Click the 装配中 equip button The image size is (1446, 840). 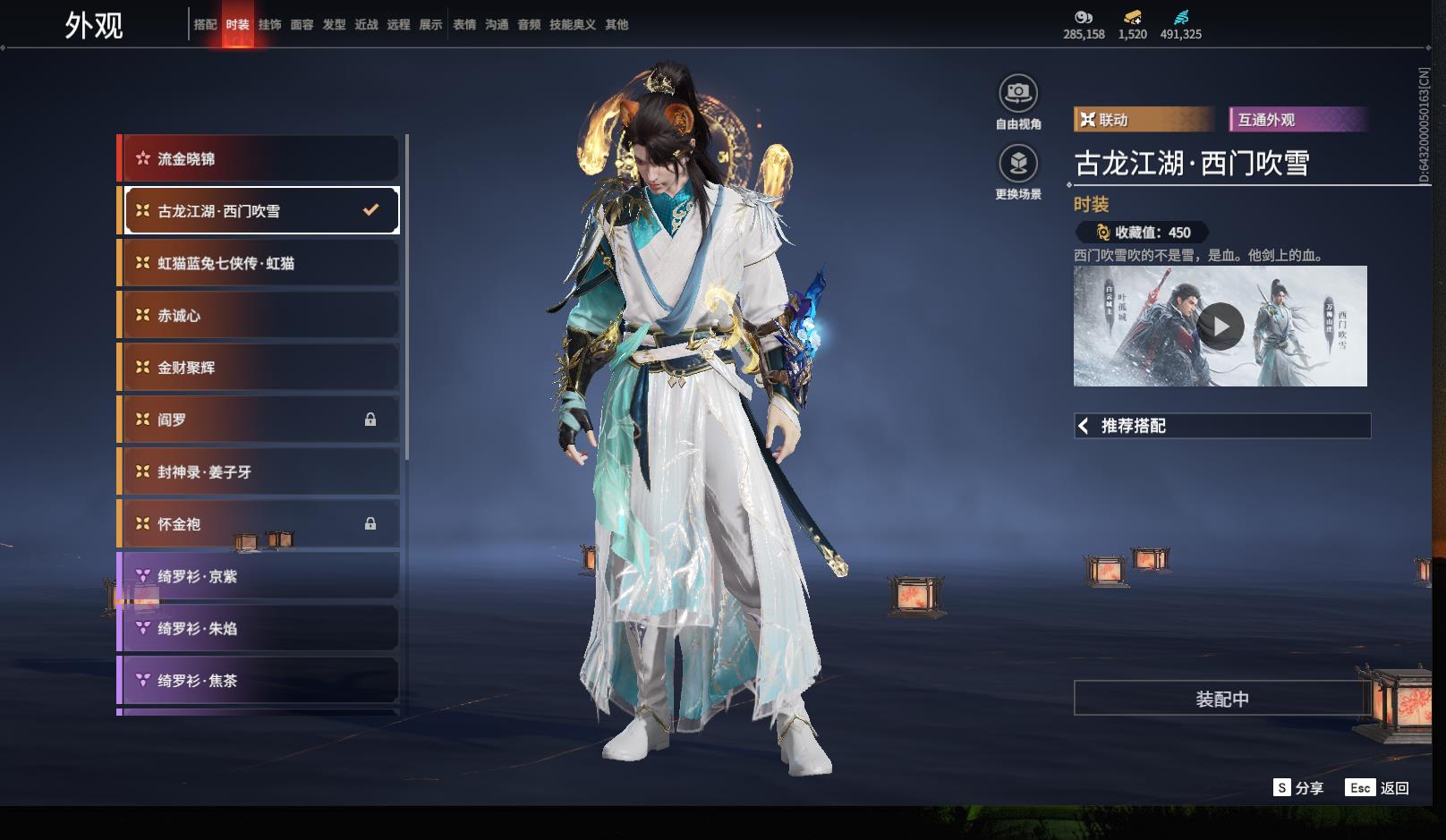click(1221, 699)
